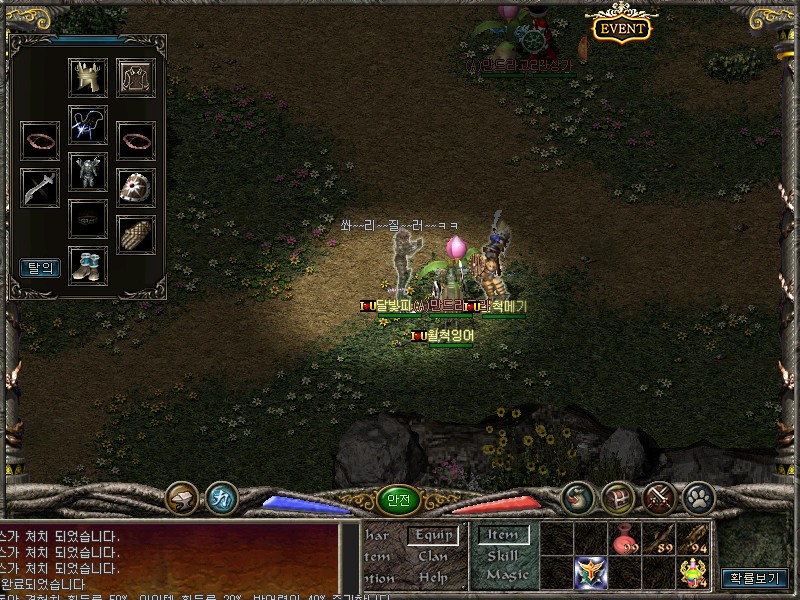Open the Equip menu entry
The height and width of the screenshot is (600, 800).
point(433,535)
